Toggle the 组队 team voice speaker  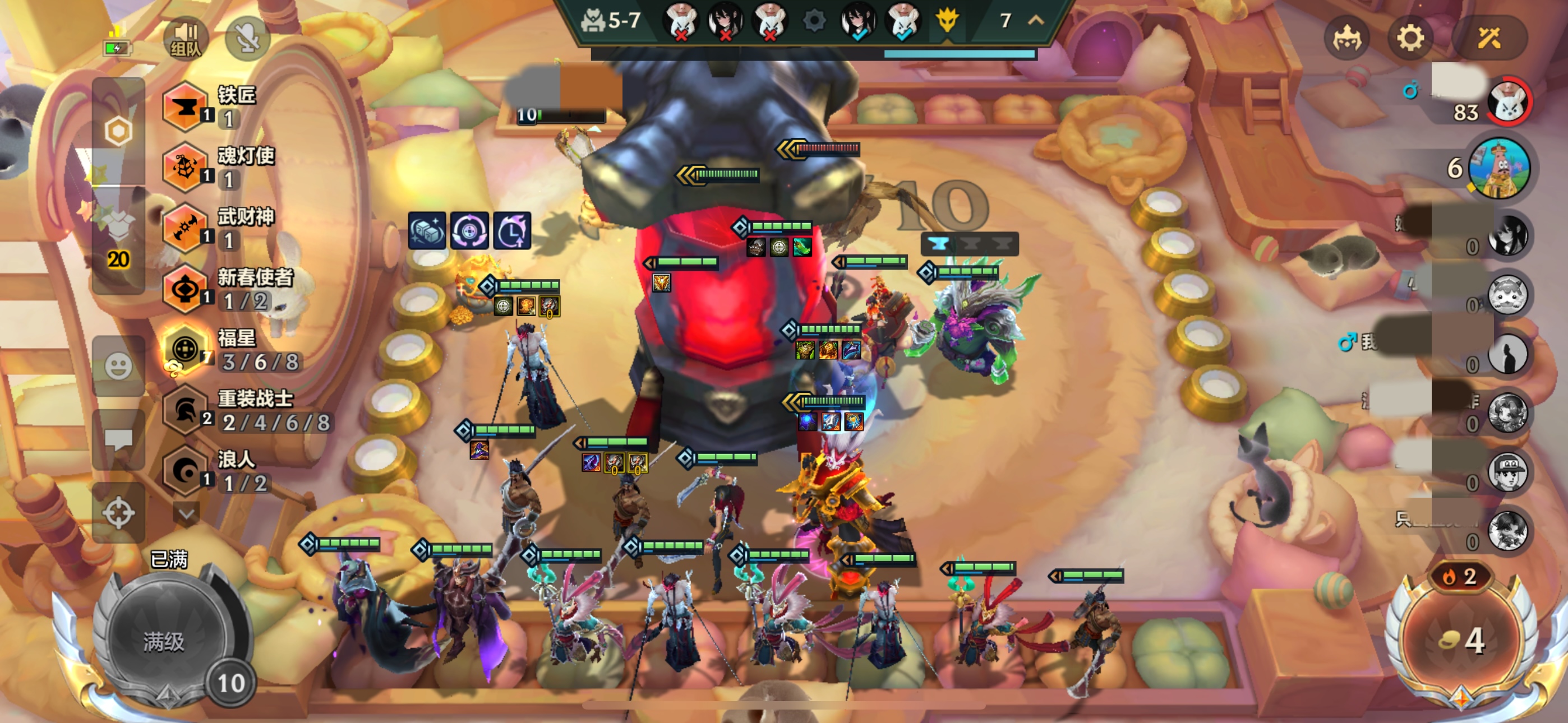coord(186,38)
